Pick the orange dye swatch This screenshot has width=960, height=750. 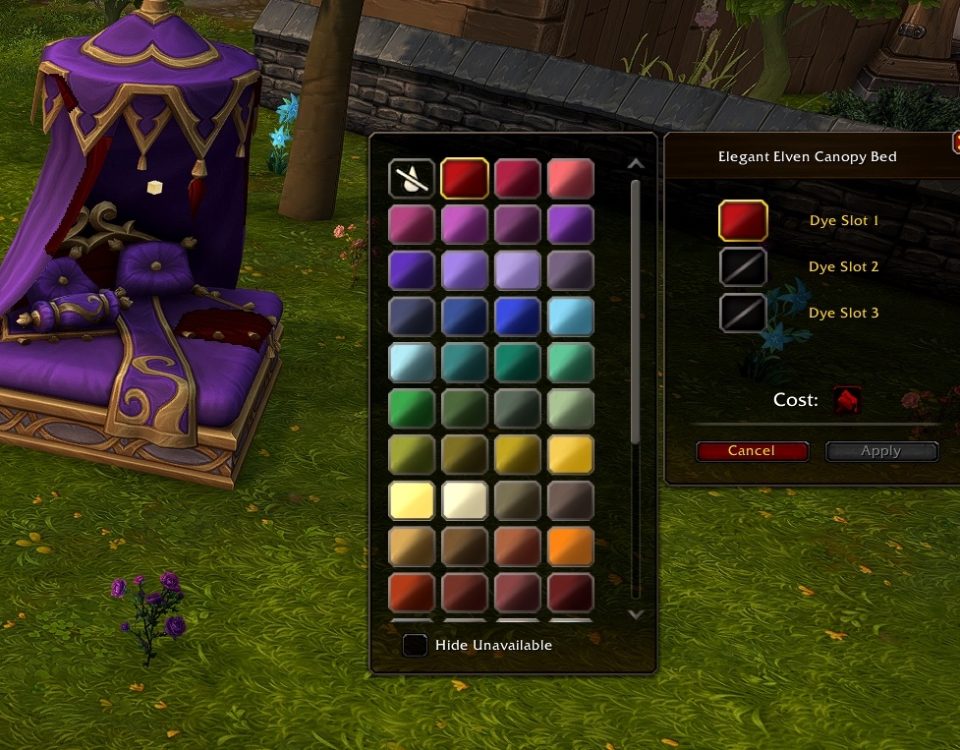pos(571,547)
